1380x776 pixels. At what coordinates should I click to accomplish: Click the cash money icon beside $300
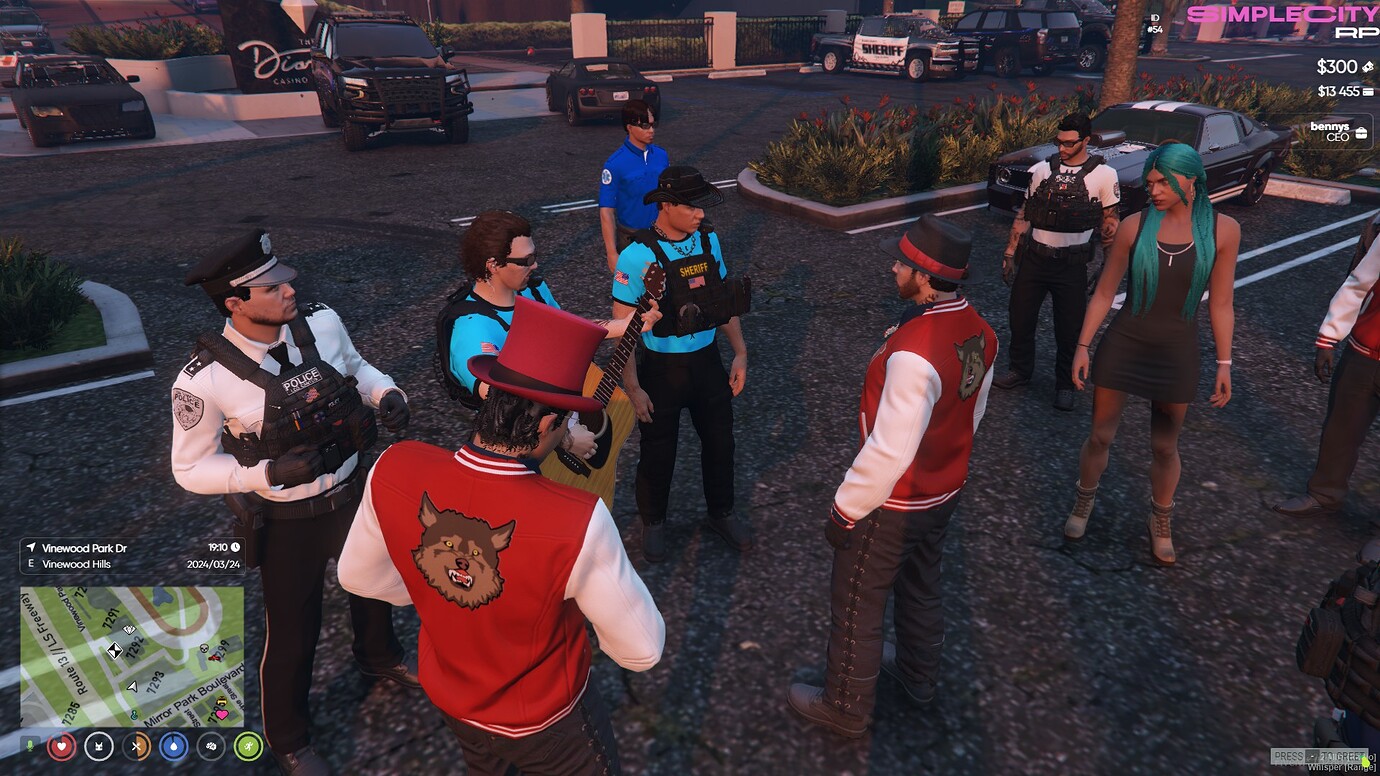click(x=1369, y=66)
